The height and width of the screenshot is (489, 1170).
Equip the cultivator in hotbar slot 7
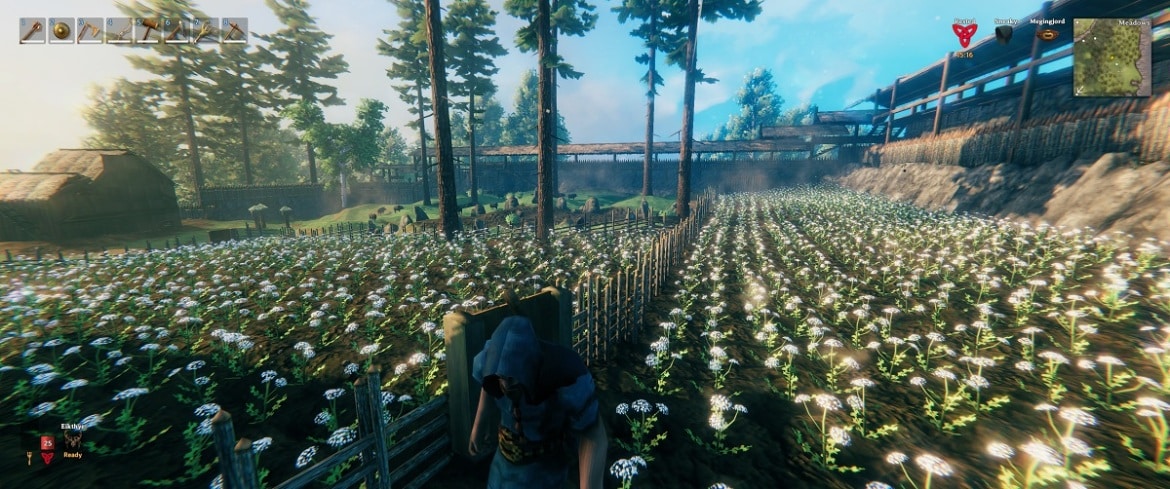[205, 31]
